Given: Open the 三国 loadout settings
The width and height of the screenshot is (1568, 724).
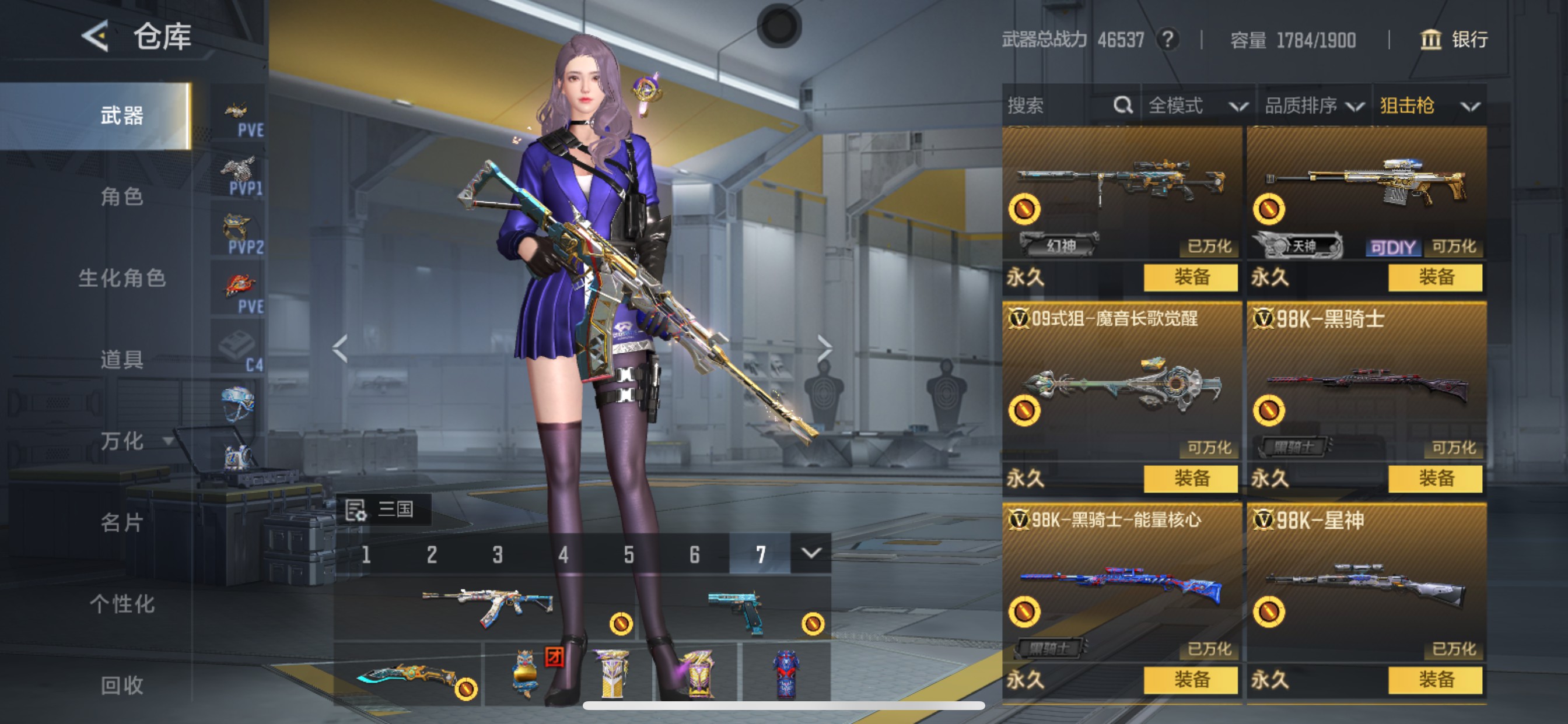Looking at the screenshot, I should tap(383, 509).
